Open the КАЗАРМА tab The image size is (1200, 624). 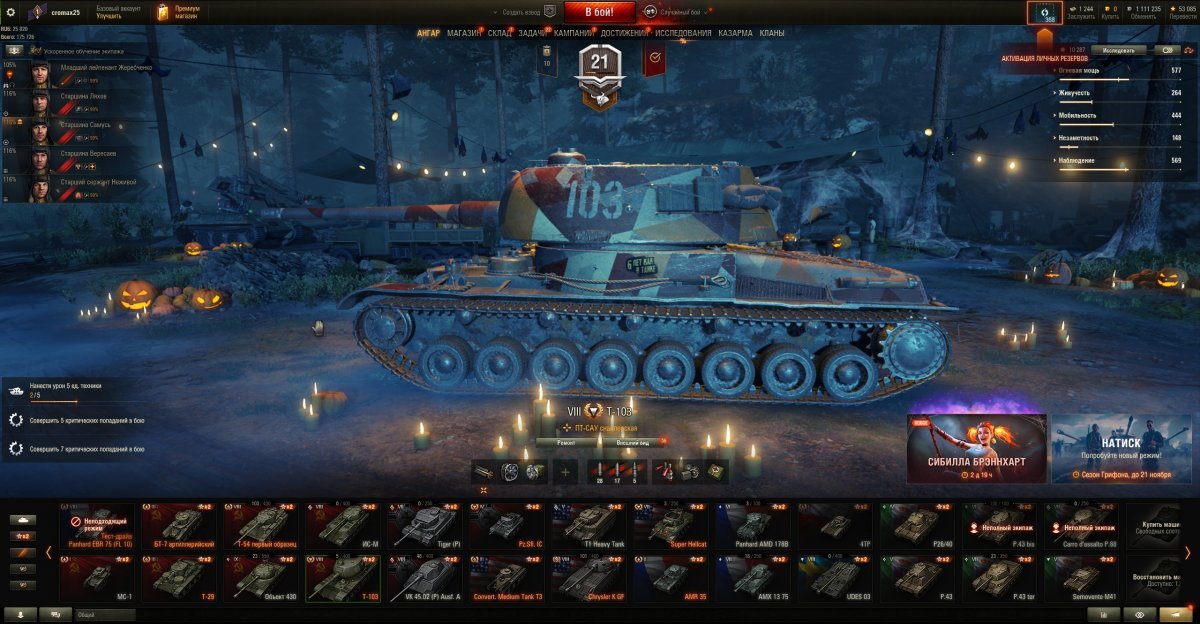click(x=735, y=33)
